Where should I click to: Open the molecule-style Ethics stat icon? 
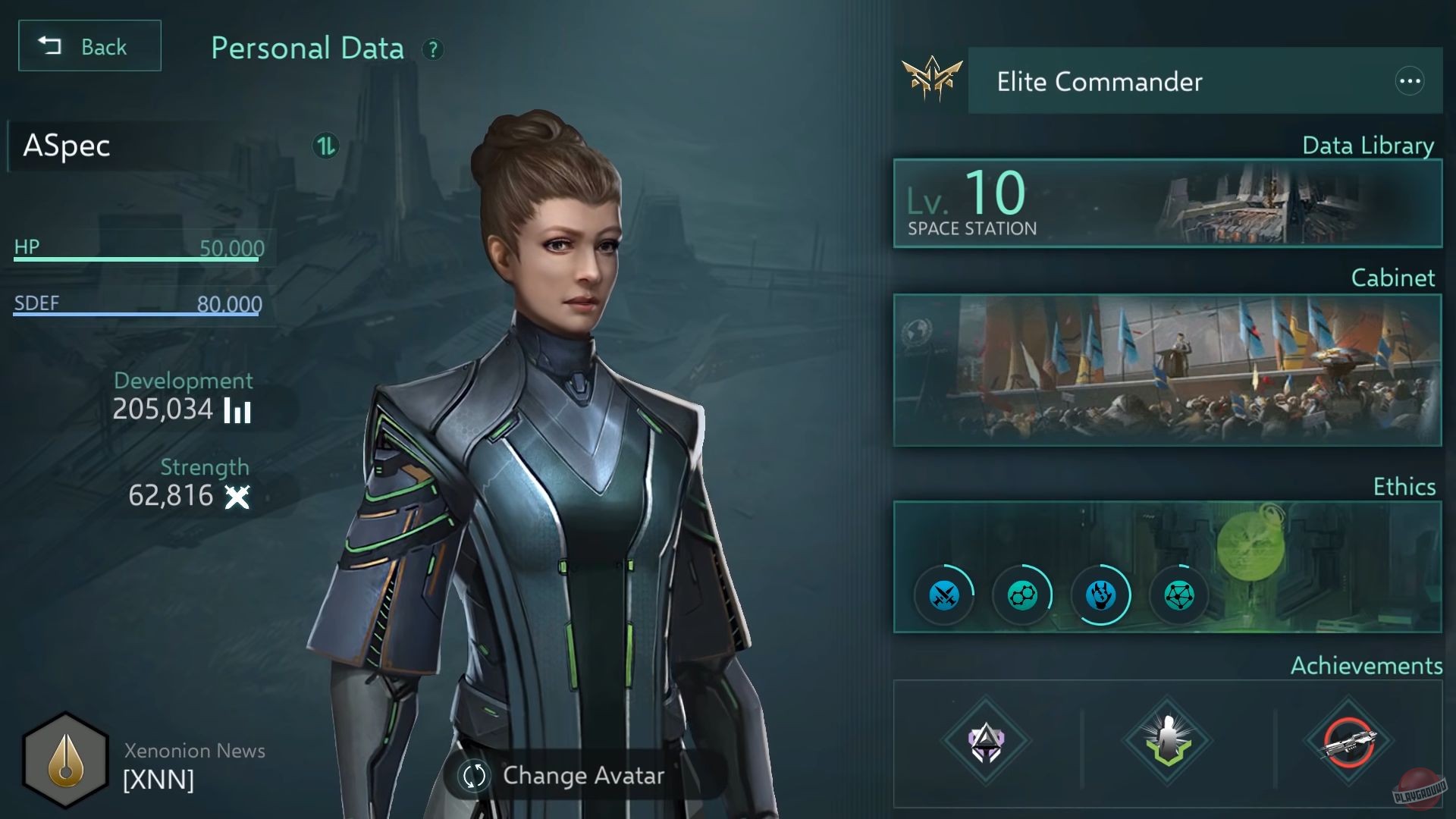(x=1022, y=595)
